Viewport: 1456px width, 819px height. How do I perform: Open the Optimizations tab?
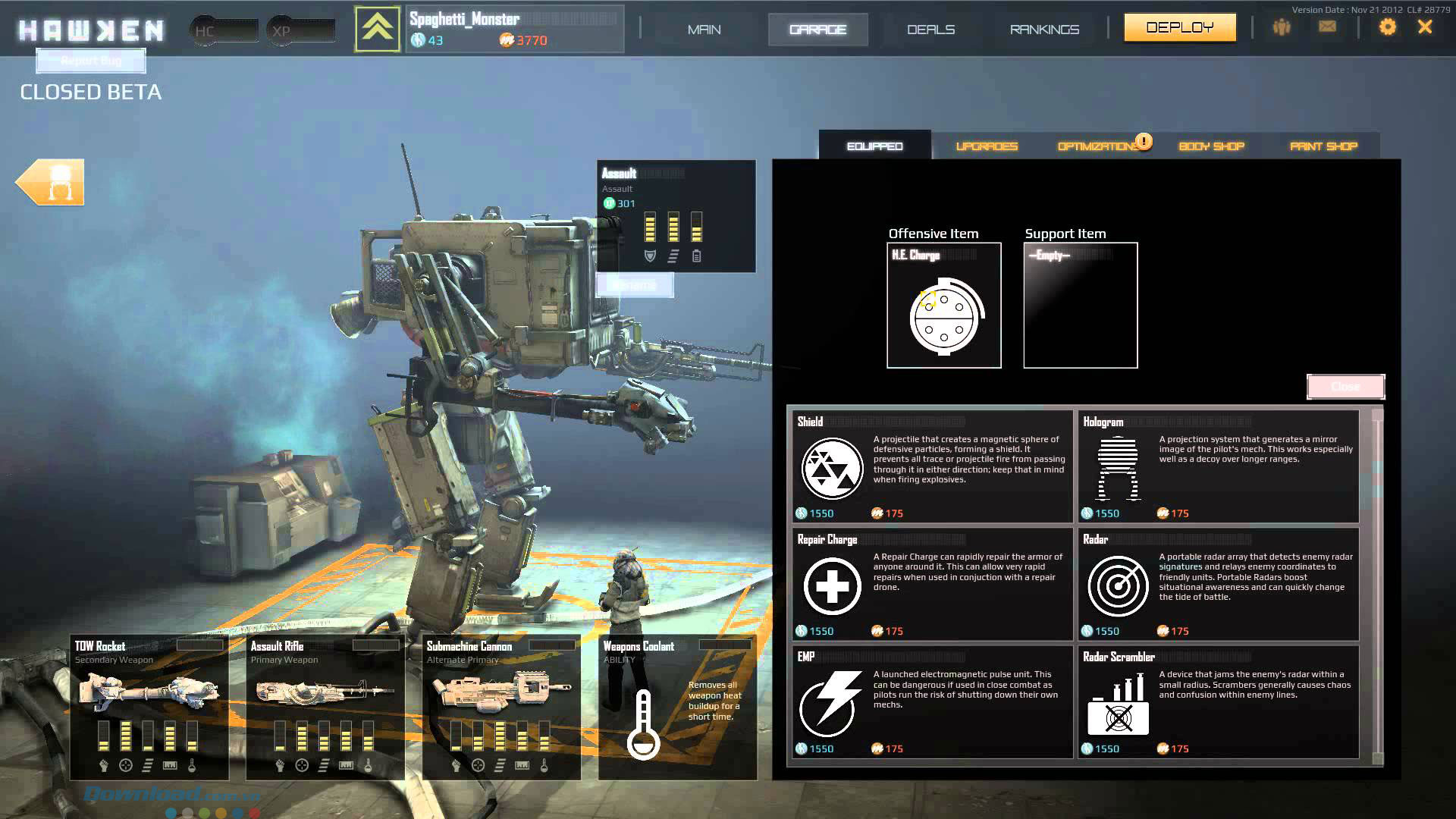pos(1098,146)
